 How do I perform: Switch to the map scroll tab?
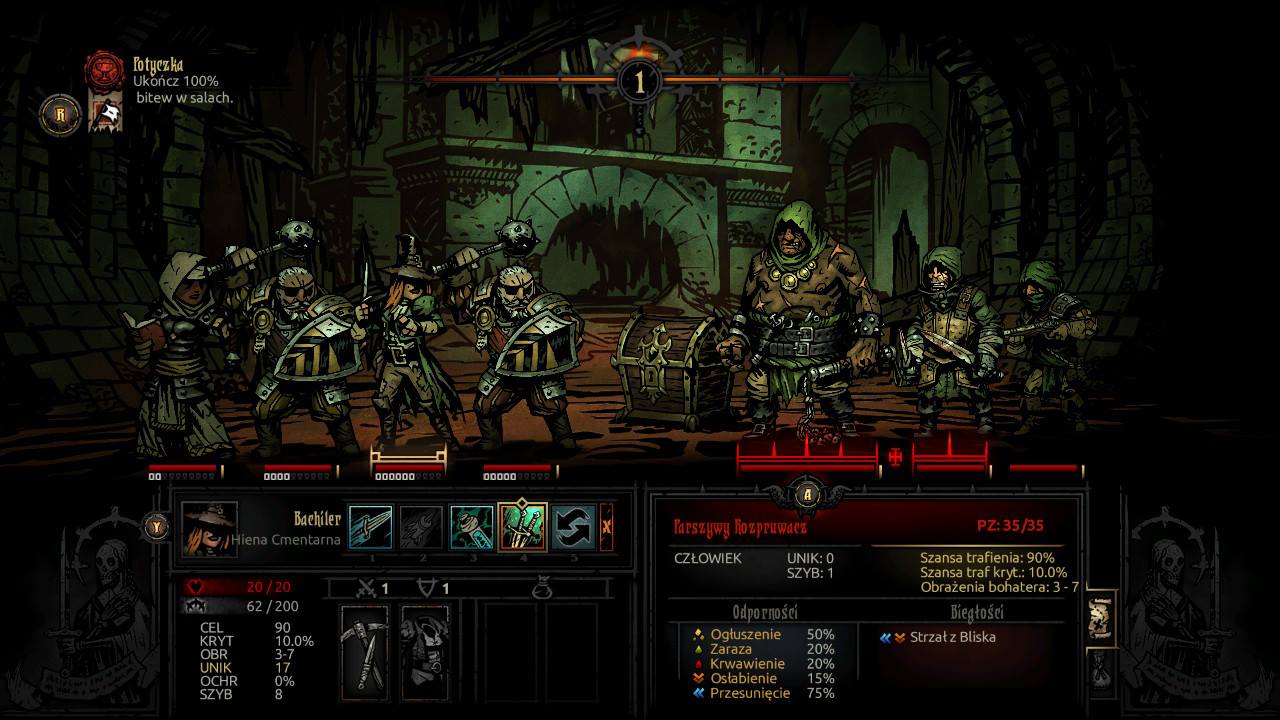[1099, 620]
